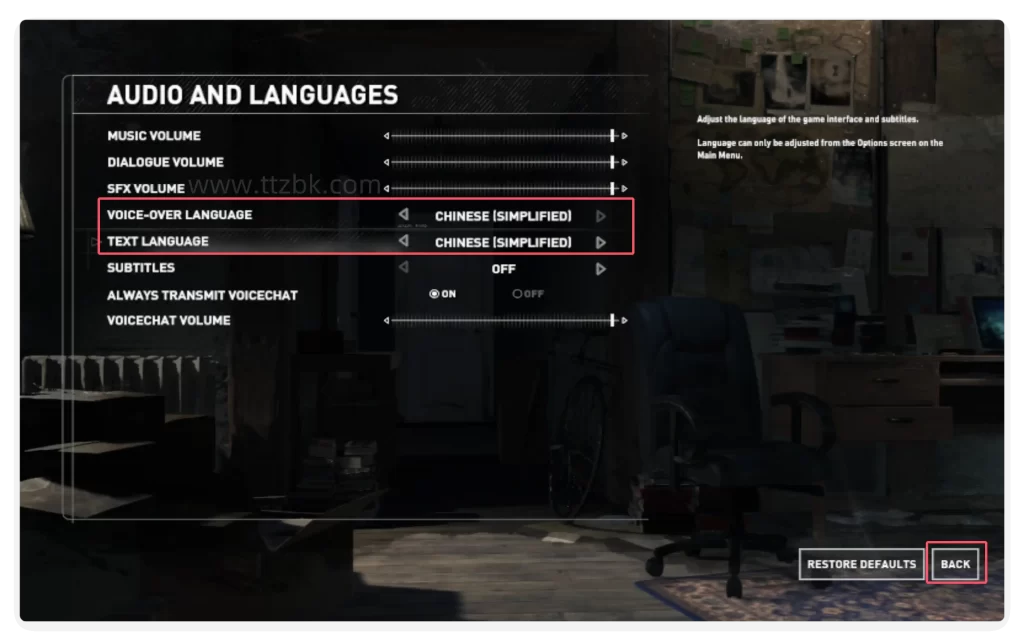Lower Music Volume with its left arrow

pyautogui.click(x=386, y=136)
